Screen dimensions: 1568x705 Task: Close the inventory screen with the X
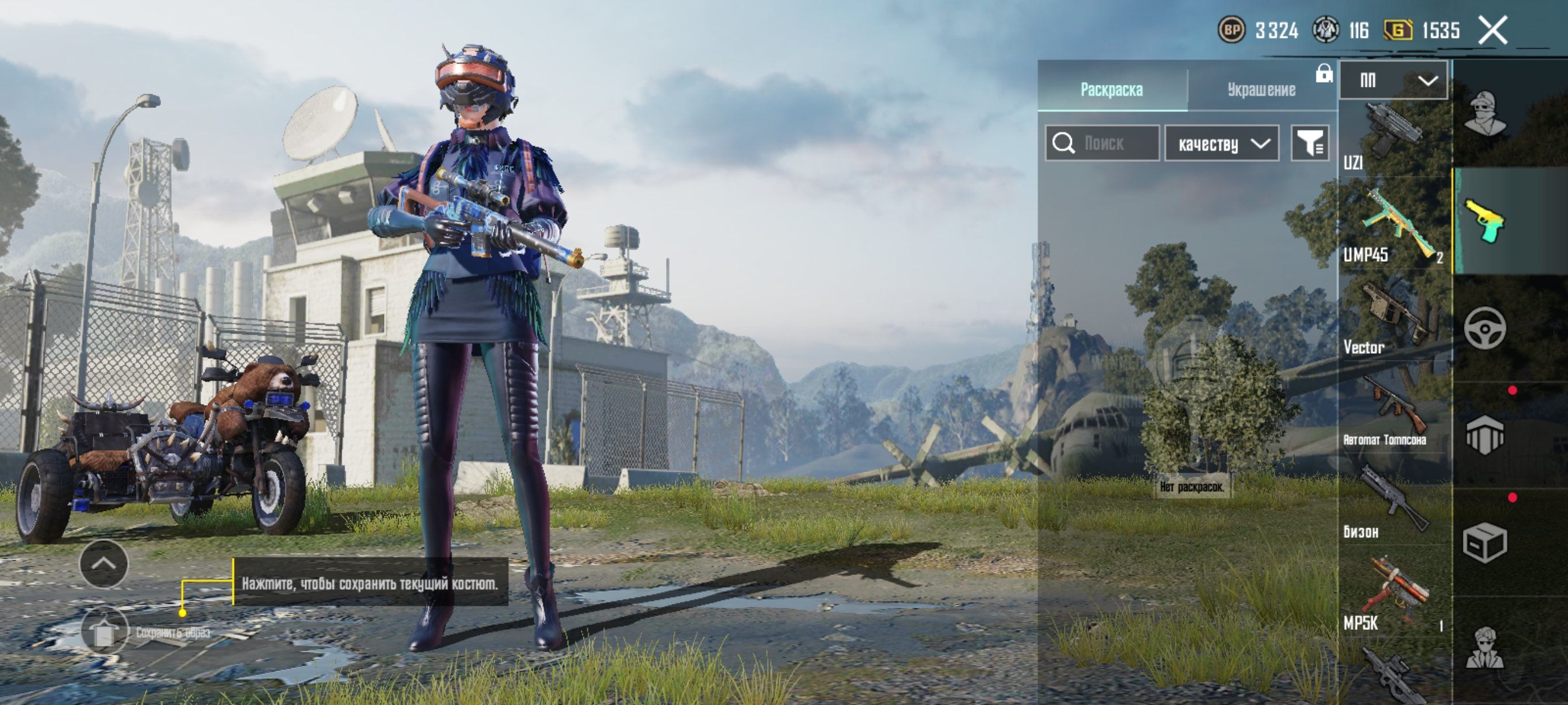[1492, 31]
